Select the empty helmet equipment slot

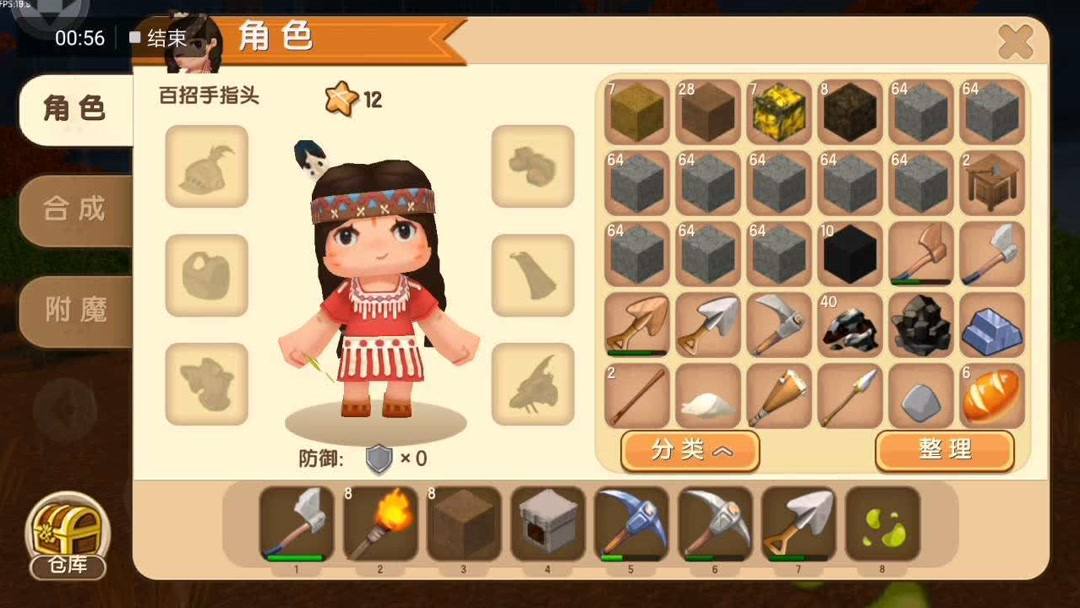click(x=206, y=166)
